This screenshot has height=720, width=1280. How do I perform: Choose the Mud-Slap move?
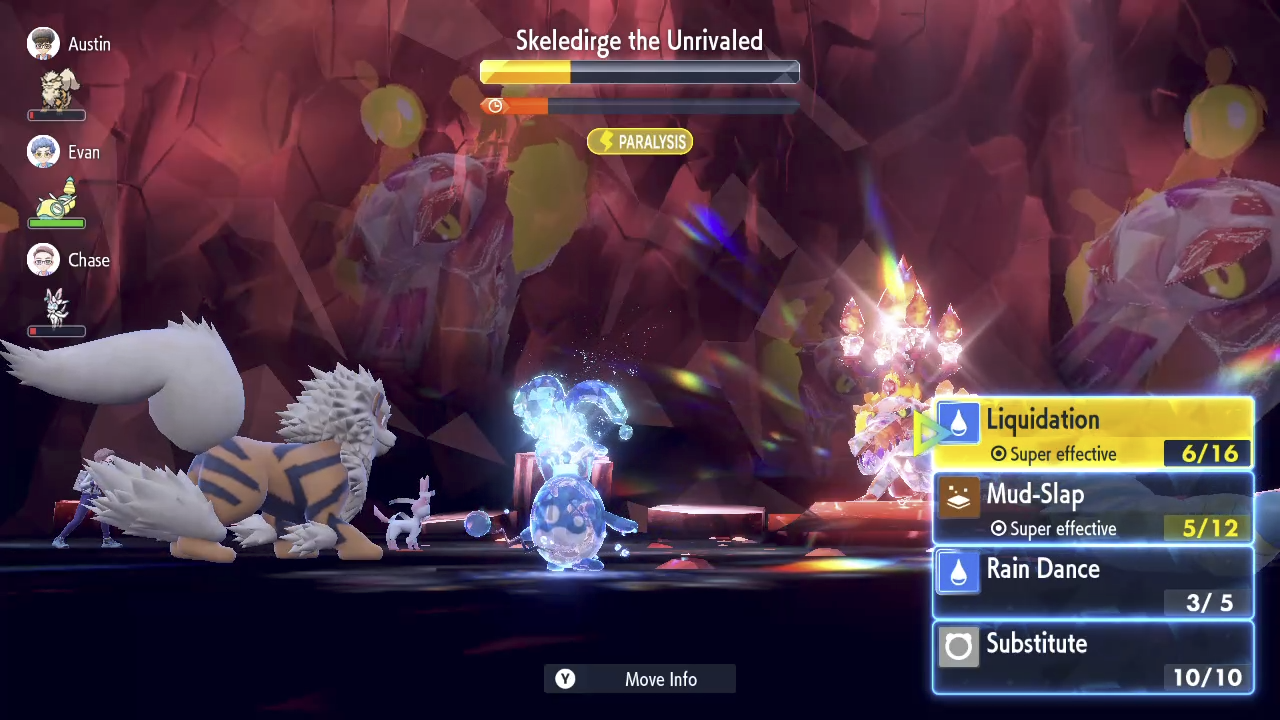1092,509
